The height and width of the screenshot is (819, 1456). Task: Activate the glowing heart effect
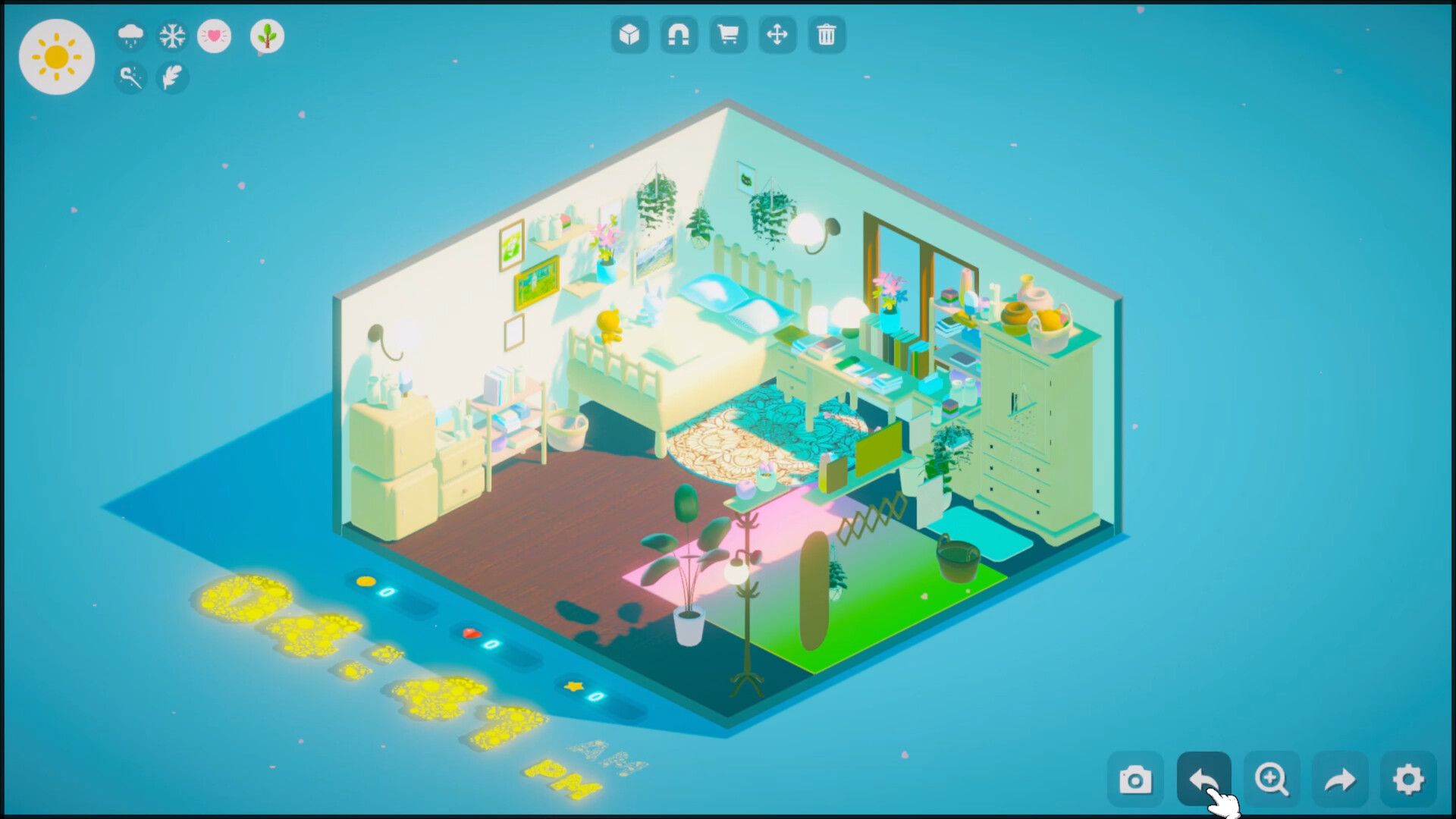click(x=215, y=36)
